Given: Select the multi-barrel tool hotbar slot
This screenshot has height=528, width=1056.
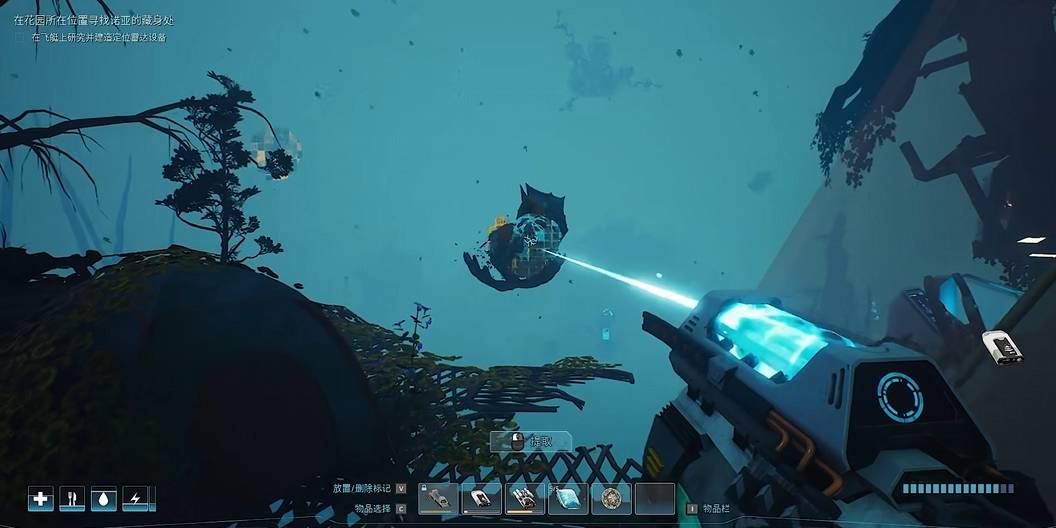Looking at the screenshot, I should point(525,498).
